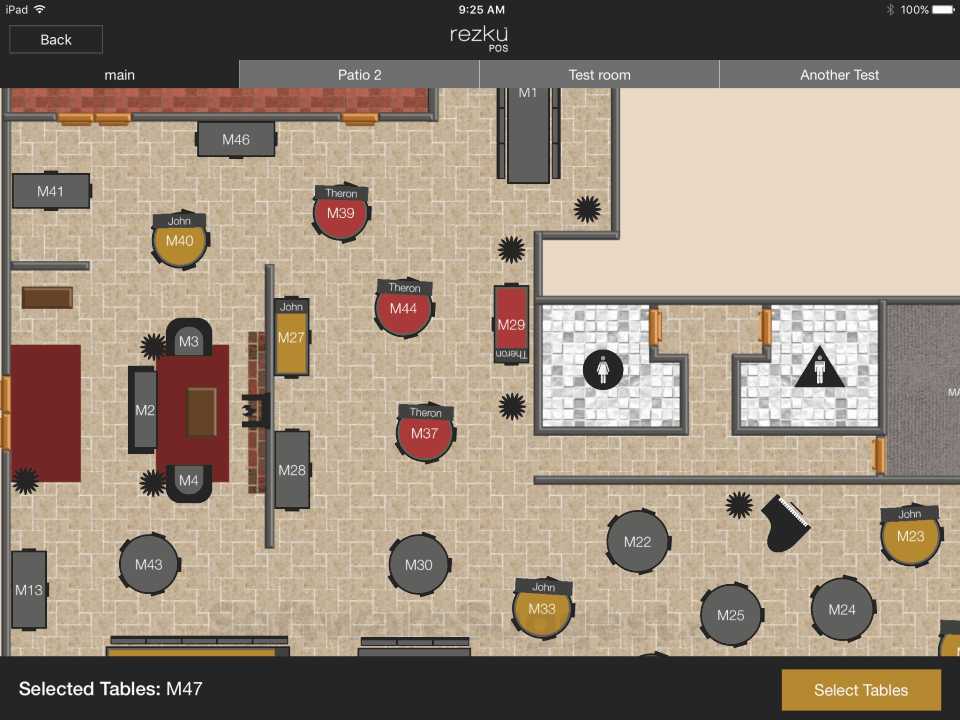Screen dimensions: 960x720
Task: Select yellow table M27
Action: point(292,339)
